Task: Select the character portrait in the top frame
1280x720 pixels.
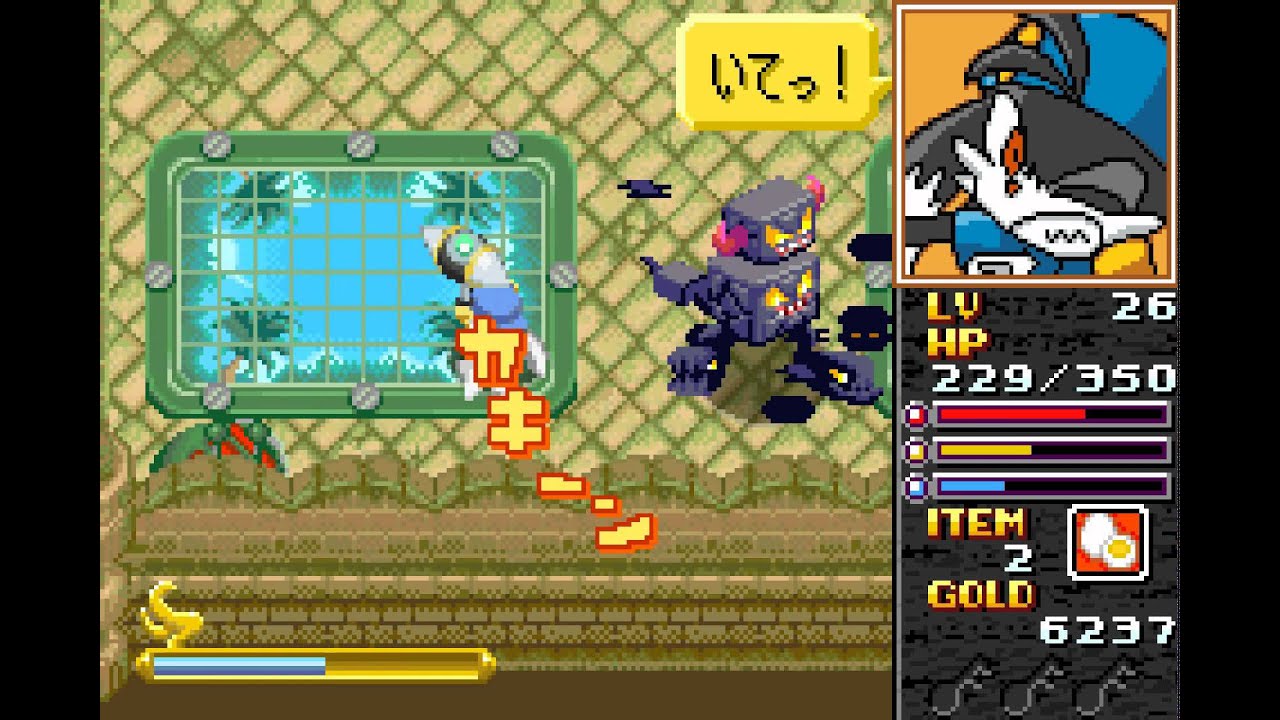Action: (1040, 143)
